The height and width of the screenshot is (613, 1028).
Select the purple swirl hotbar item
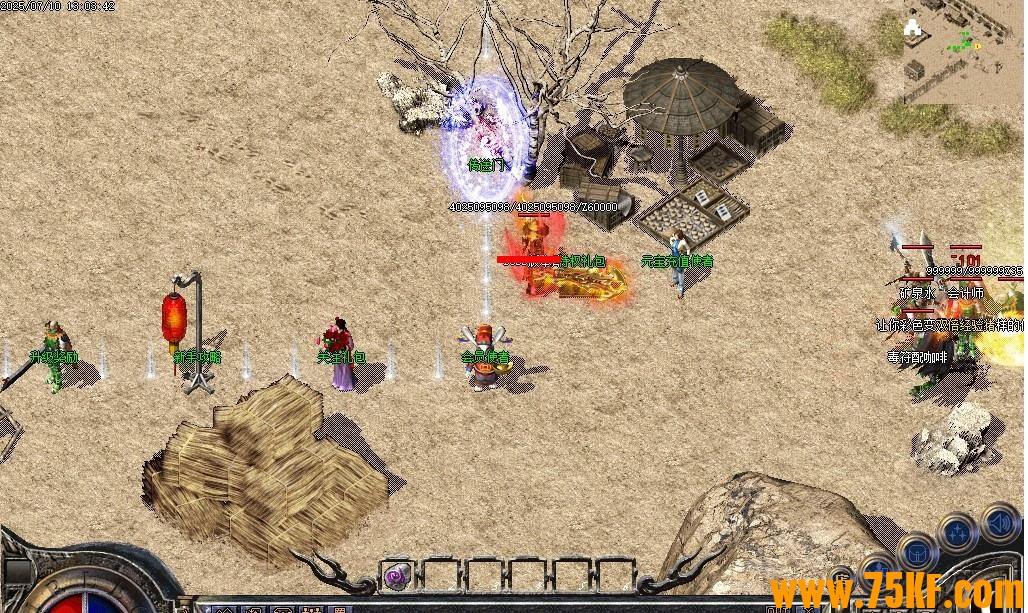coord(397,575)
